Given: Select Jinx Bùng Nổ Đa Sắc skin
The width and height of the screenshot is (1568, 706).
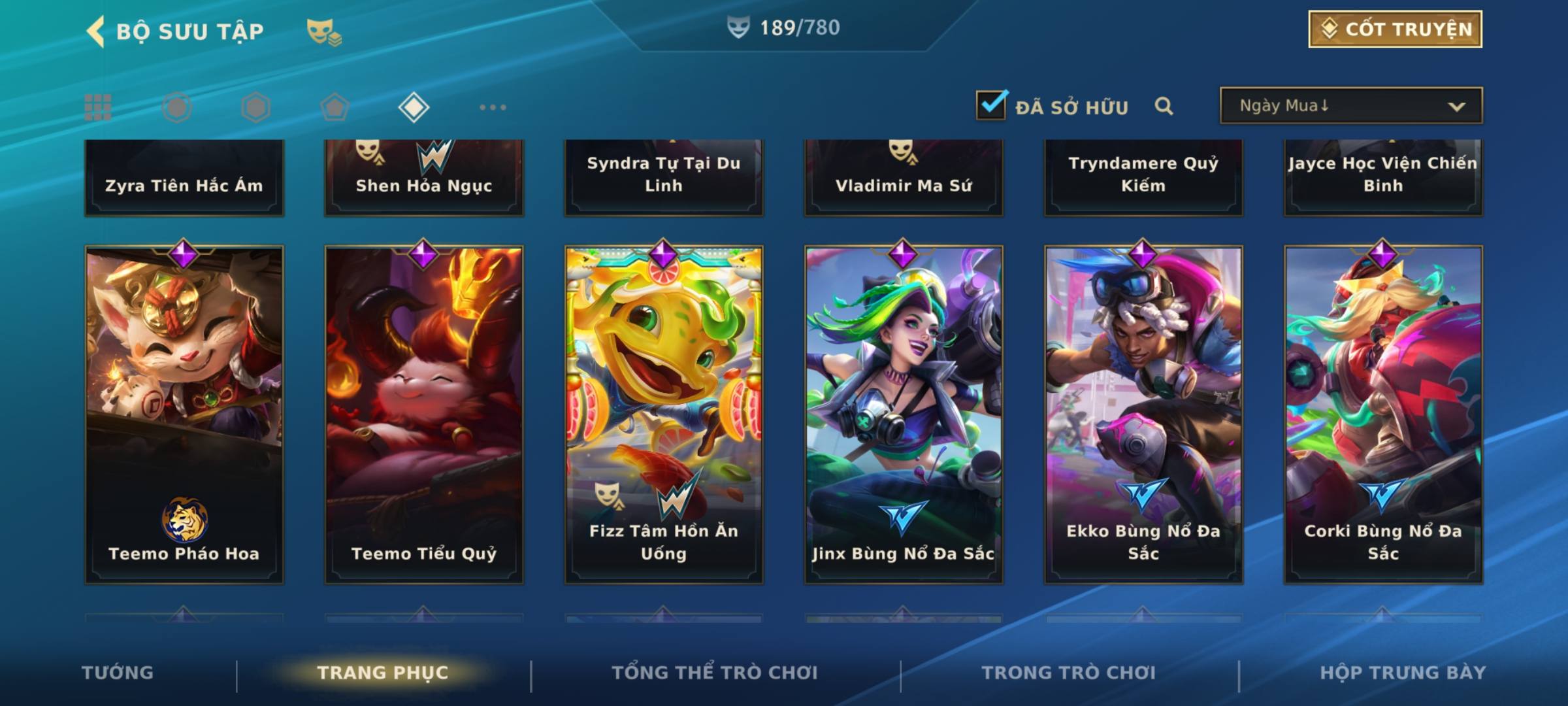Looking at the screenshot, I should [x=904, y=414].
